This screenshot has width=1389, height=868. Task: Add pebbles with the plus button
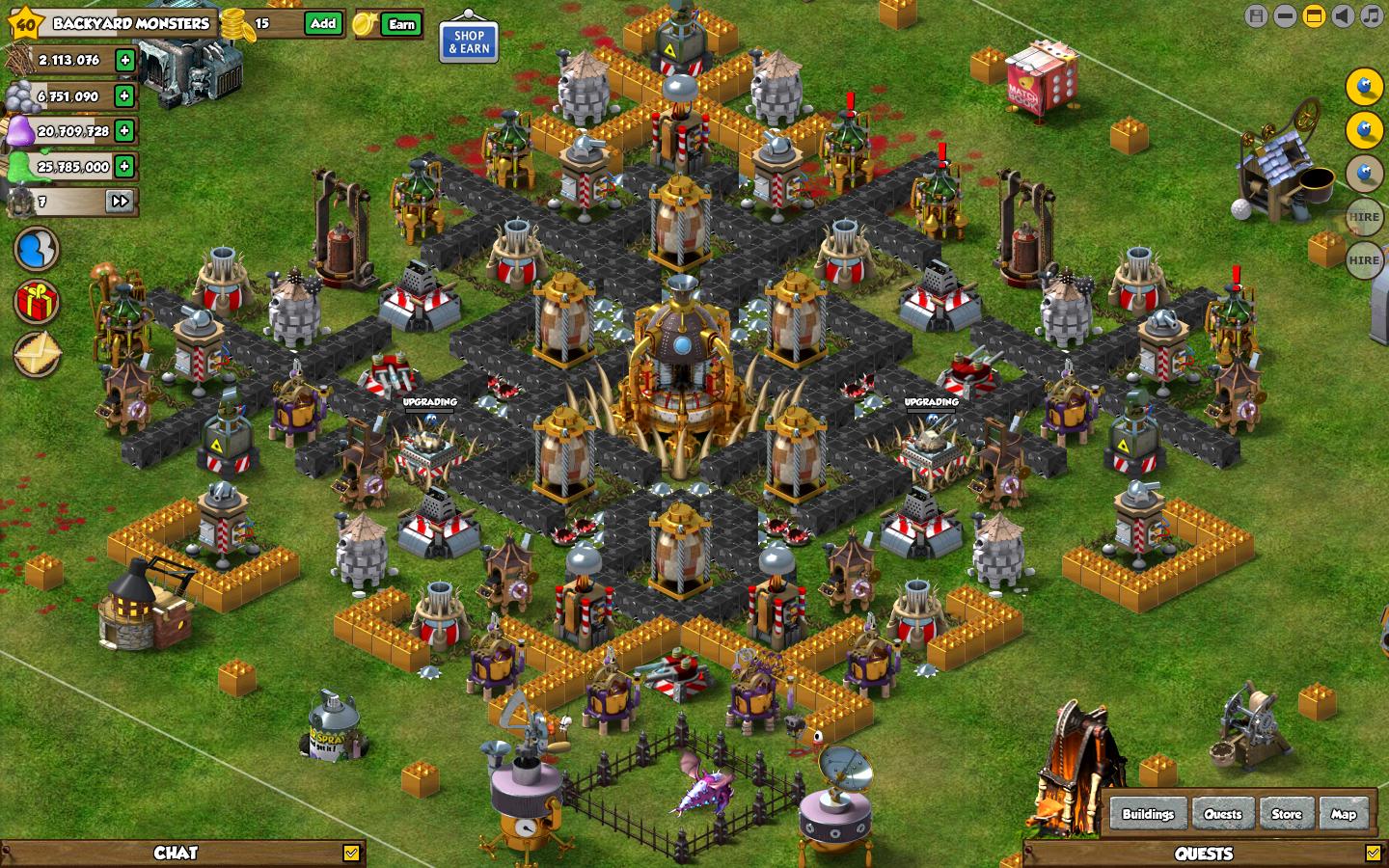coord(124,95)
